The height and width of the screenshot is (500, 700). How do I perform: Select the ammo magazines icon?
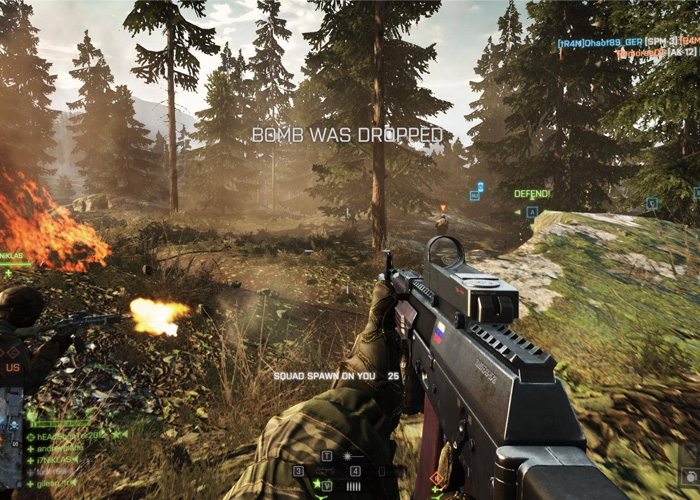[354, 486]
